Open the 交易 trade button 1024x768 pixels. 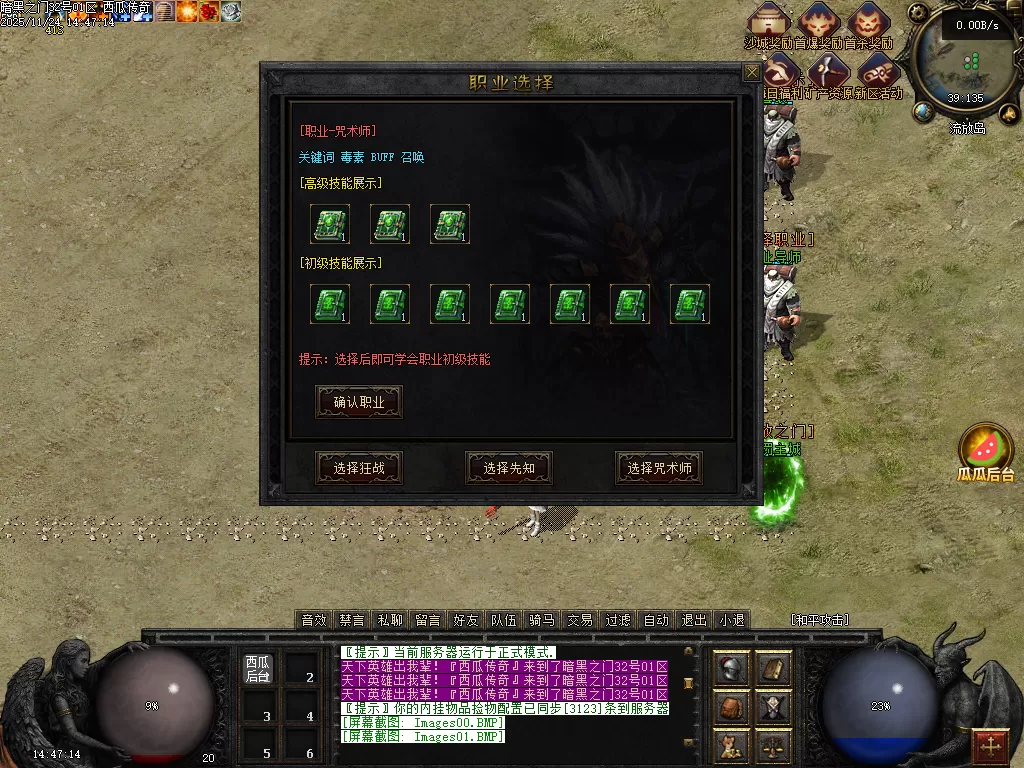point(580,620)
